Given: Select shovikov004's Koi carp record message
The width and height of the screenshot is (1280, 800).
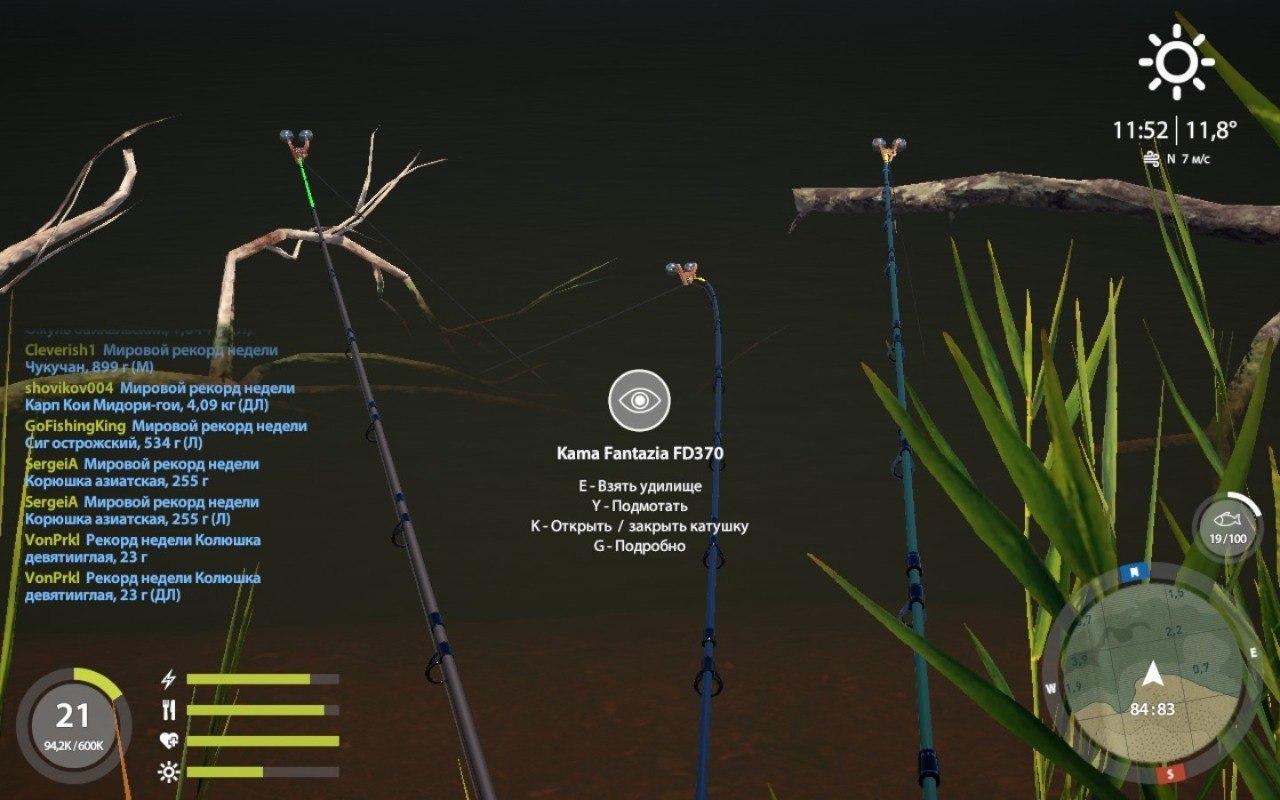Looking at the screenshot, I should pyautogui.click(x=160, y=396).
